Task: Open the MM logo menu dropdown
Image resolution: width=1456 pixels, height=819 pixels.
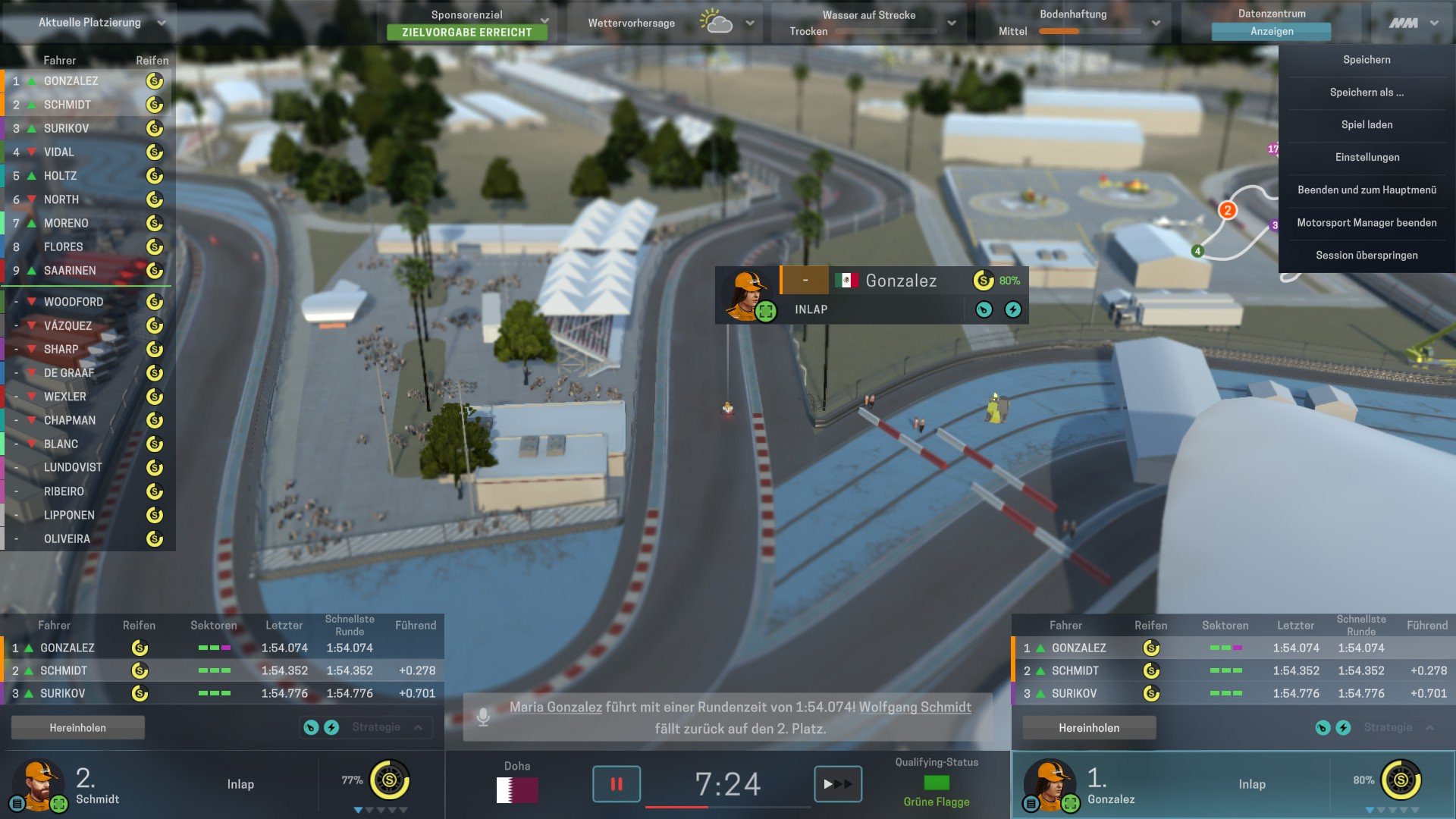Action: click(1434, 23)
